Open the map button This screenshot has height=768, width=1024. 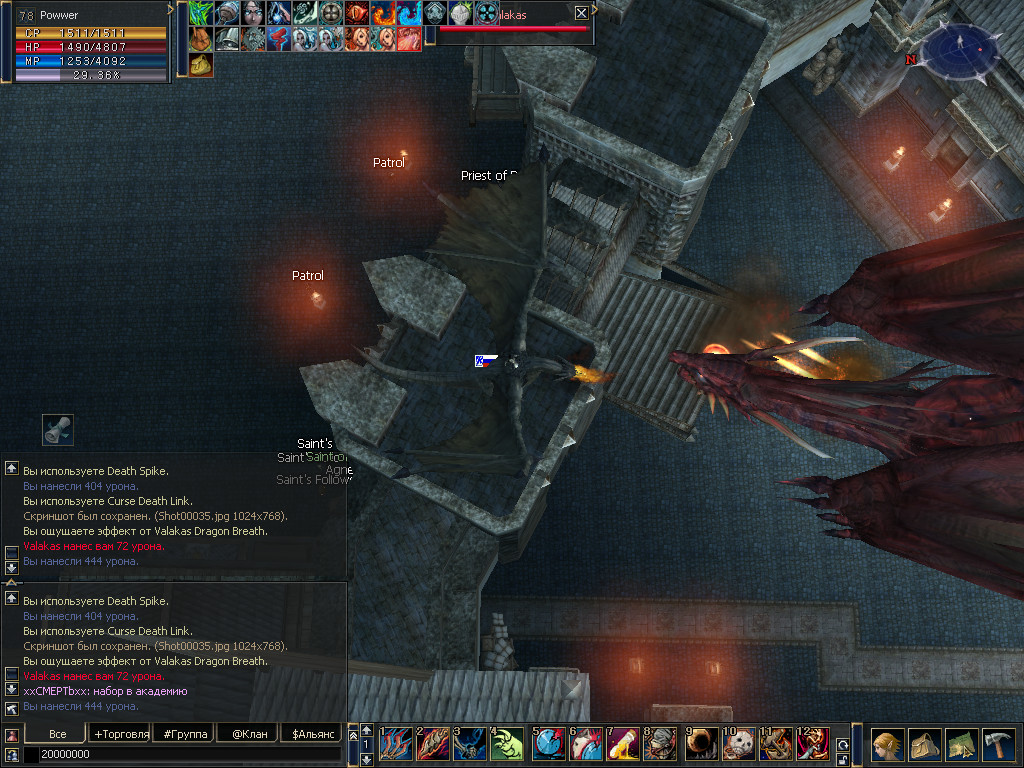tap(961, 745)
